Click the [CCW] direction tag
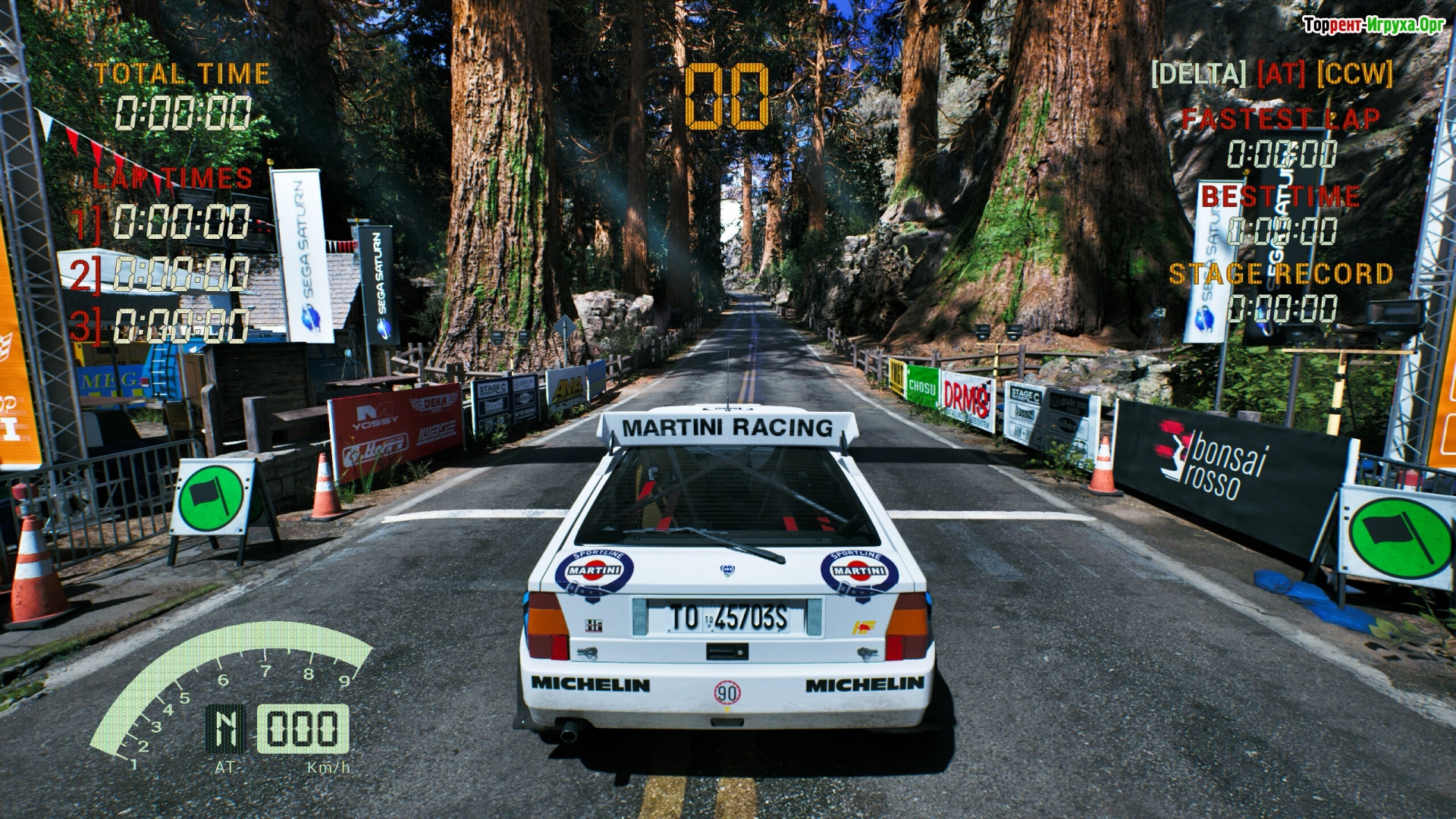This screenshot has height=819, width=1456. 1354,74
